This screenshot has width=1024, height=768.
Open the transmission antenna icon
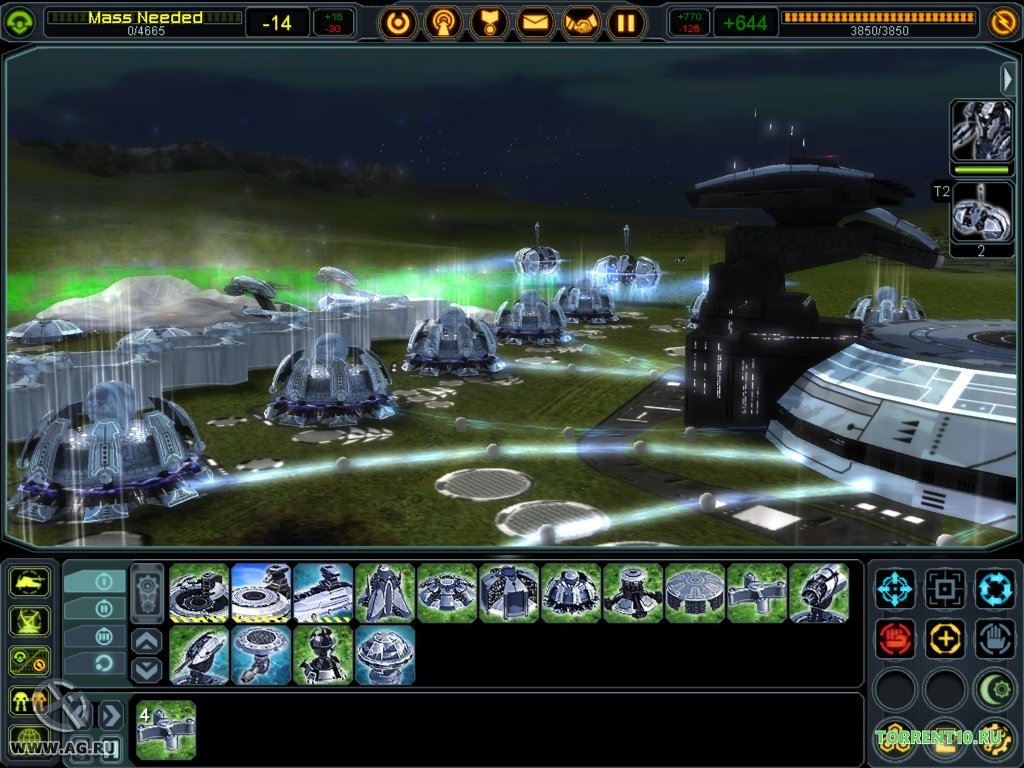pyautogui.click(x=443, y=22)
